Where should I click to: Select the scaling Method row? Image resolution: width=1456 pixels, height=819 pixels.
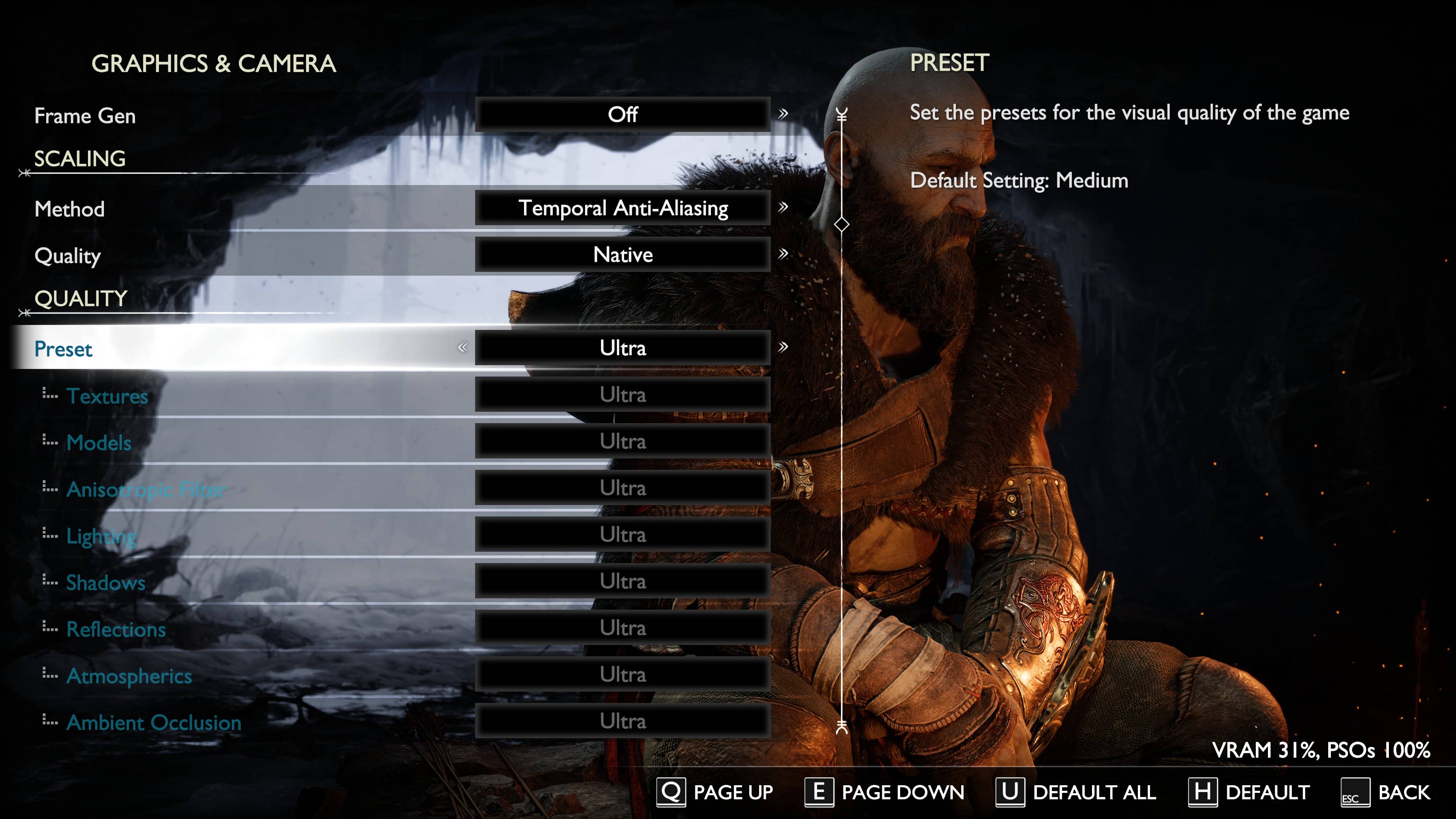69,209
